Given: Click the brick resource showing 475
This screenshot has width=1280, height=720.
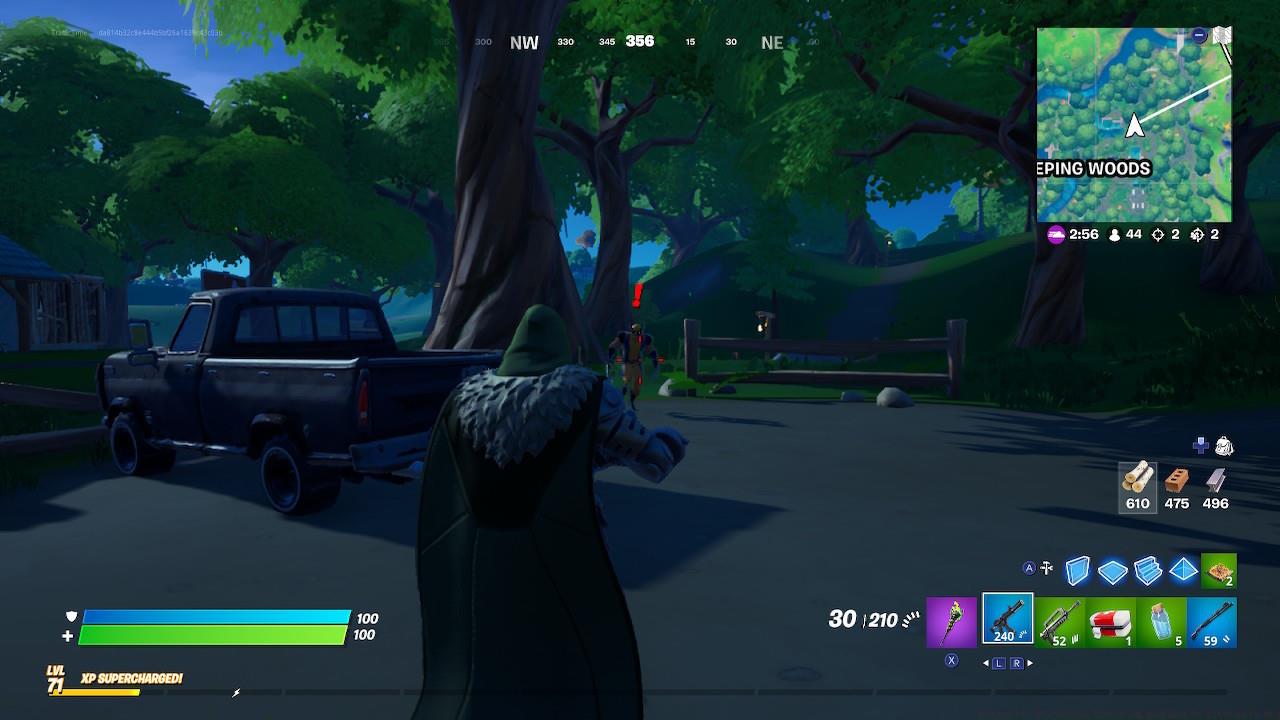Looking at the screenshot, I should [1176, 487].
